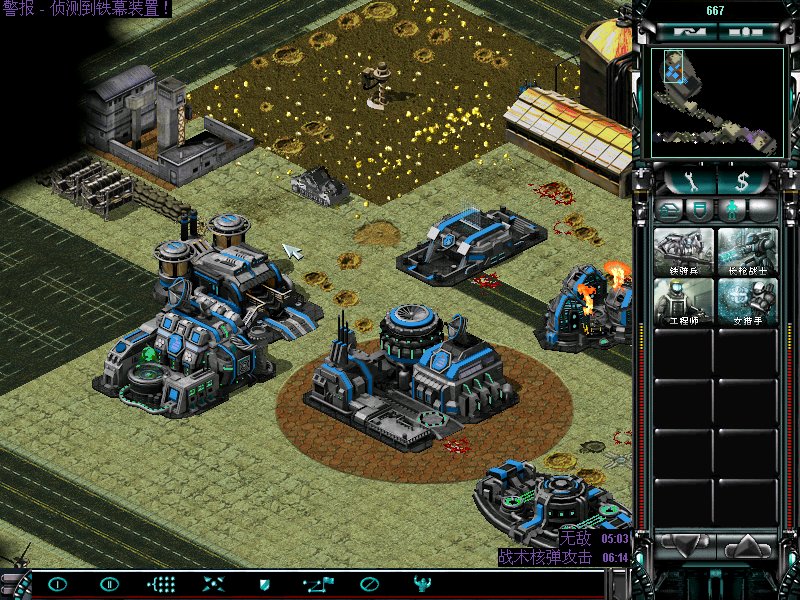
Task: Activate the scatter arrows command
Action: tap(213, 584)
